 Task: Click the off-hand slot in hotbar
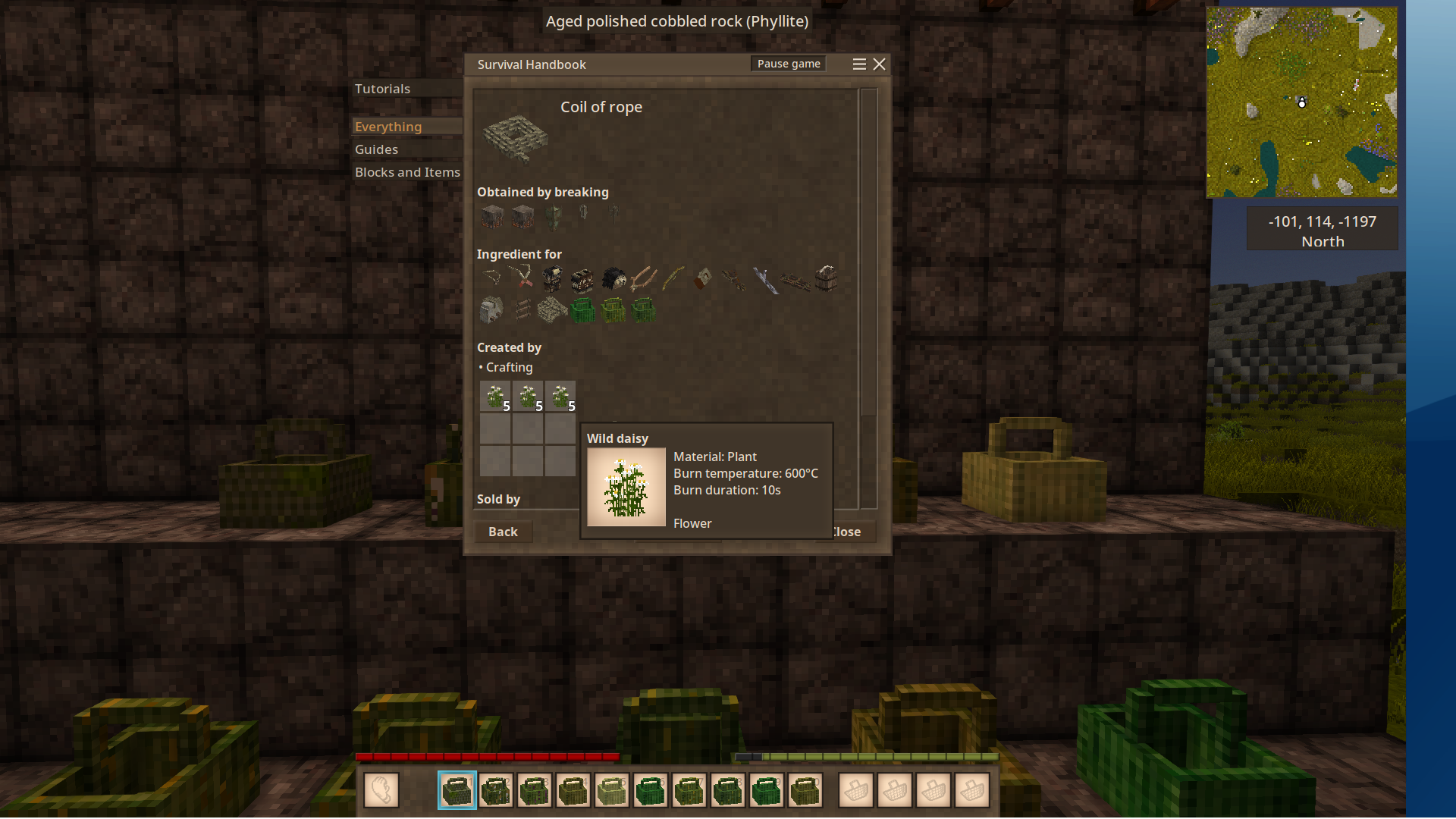tap(381, 791)
